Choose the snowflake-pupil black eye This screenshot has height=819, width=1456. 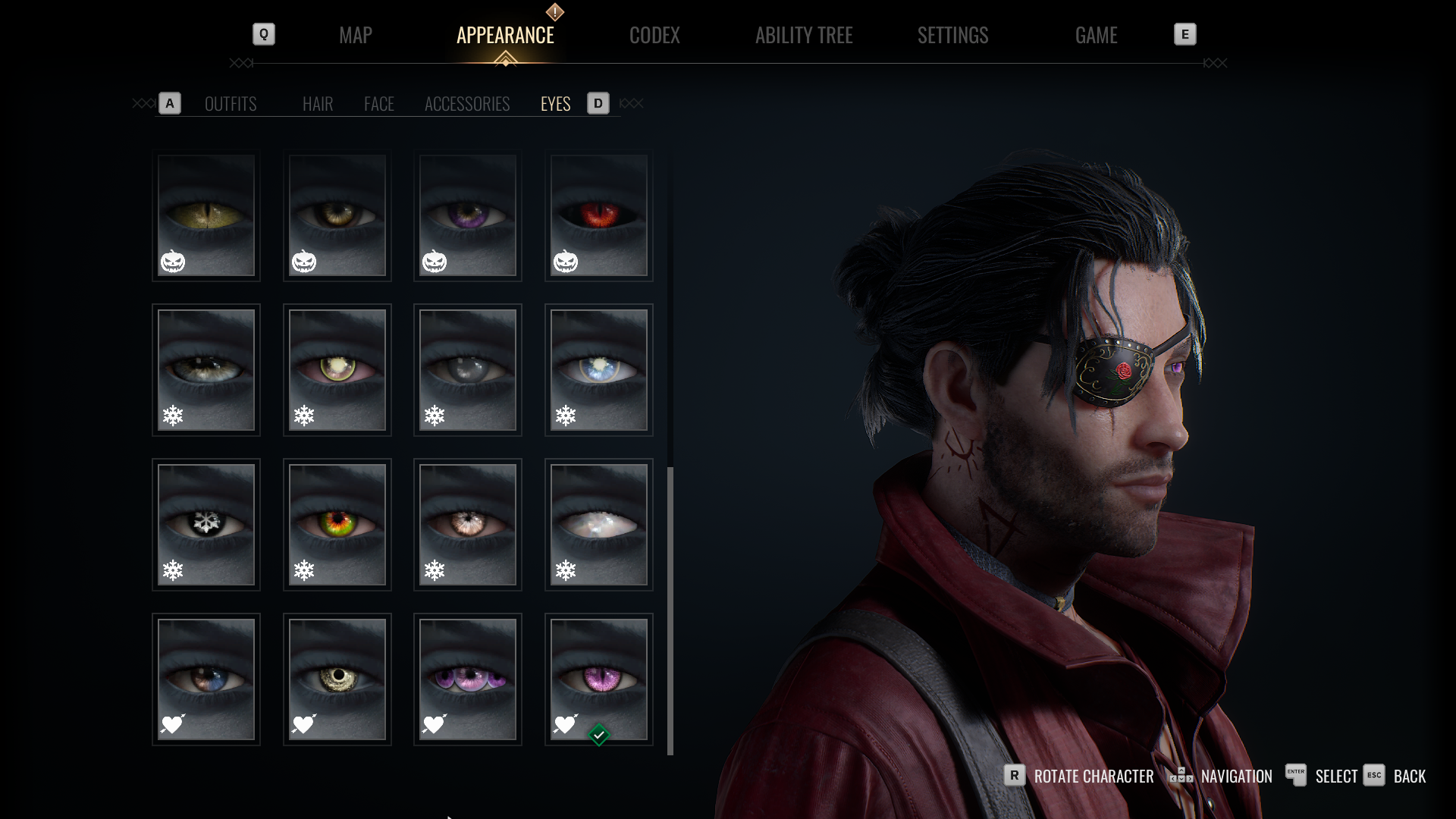click(x=206, y=525)
